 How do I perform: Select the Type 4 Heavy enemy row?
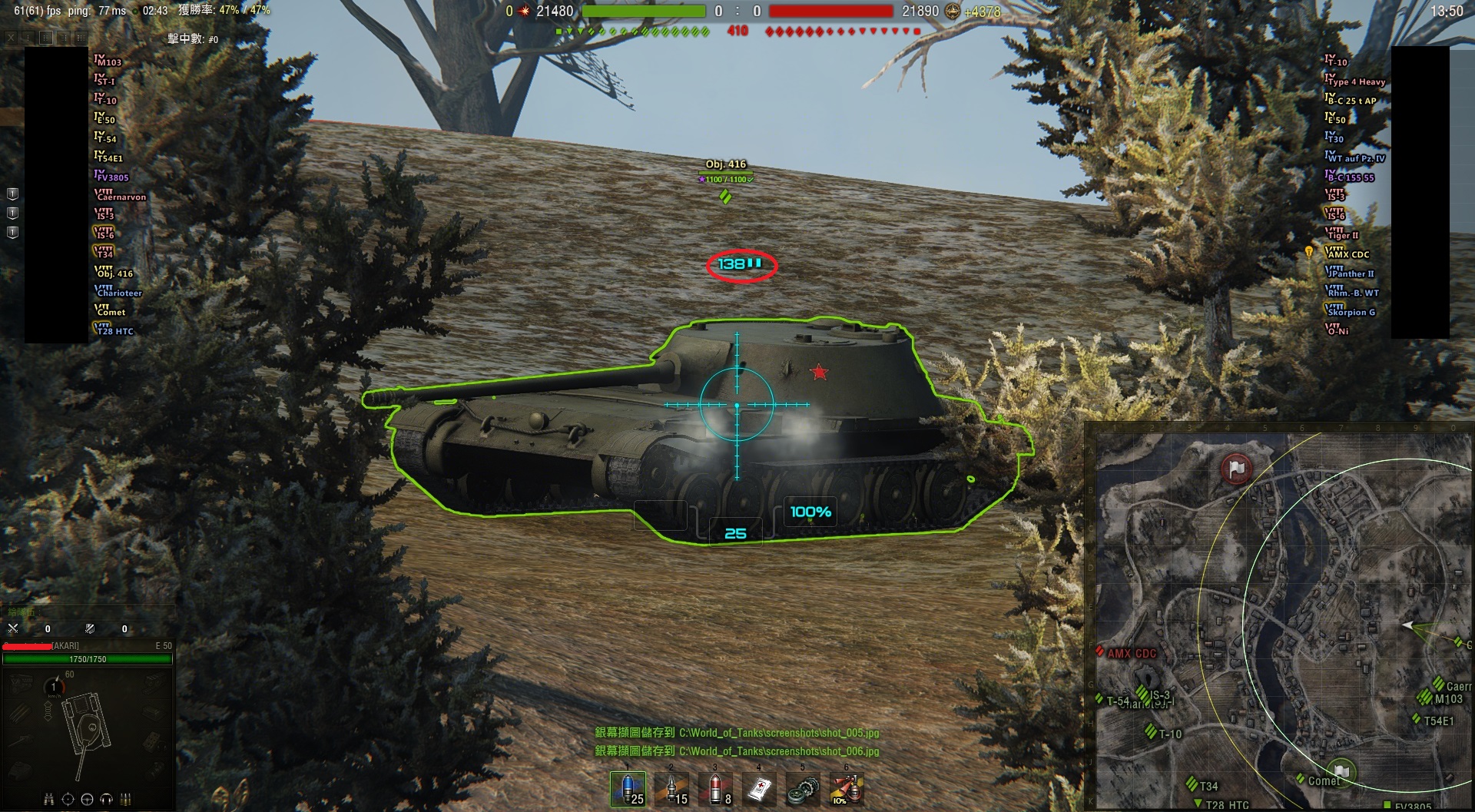[x=1356, y=81]
